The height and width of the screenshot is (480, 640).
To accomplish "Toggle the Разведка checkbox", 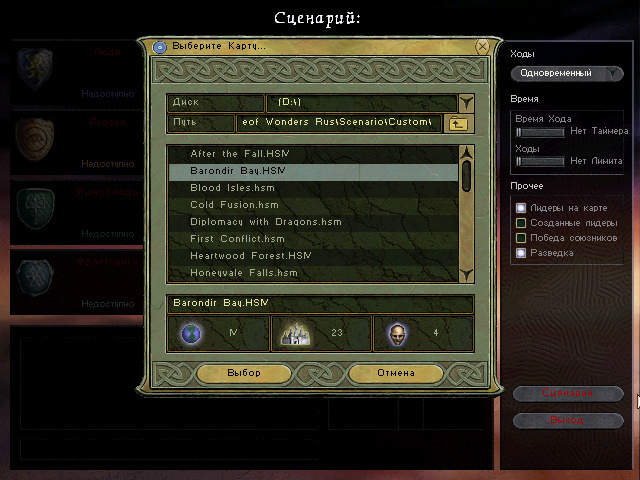I will (521, 253).
